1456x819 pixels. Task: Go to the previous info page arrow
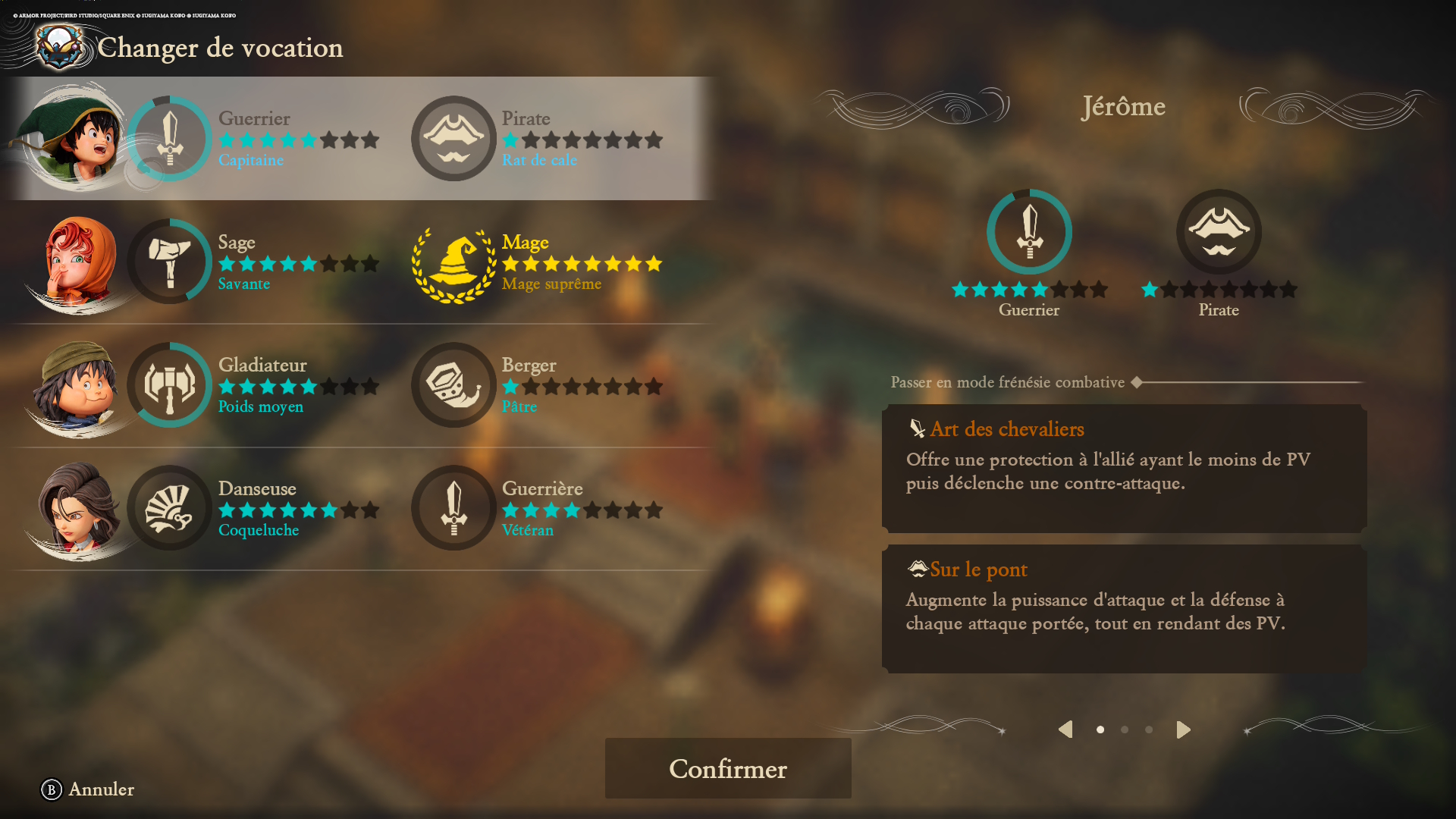1065,730
